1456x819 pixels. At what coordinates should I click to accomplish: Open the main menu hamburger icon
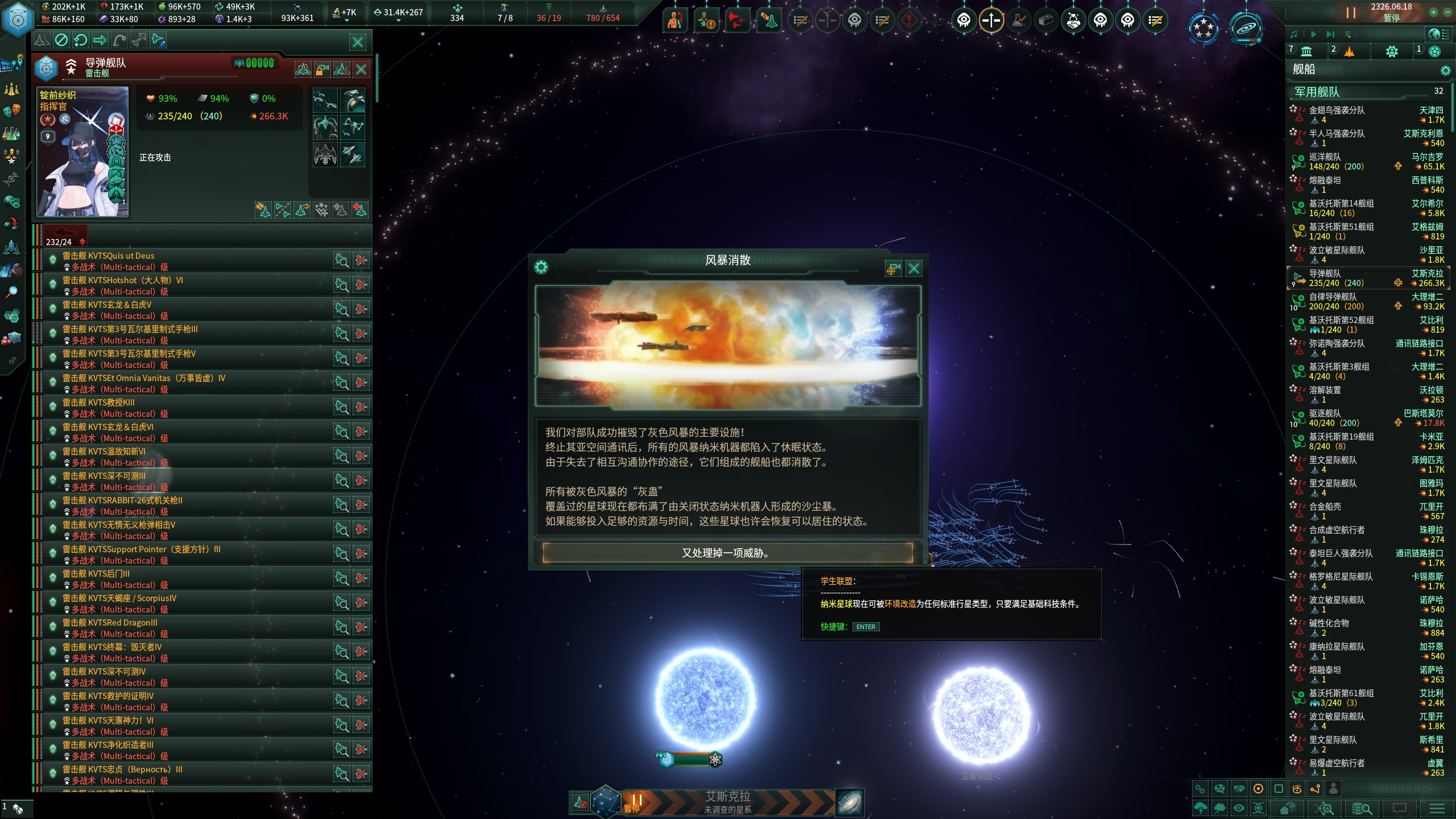(1437, 808)
